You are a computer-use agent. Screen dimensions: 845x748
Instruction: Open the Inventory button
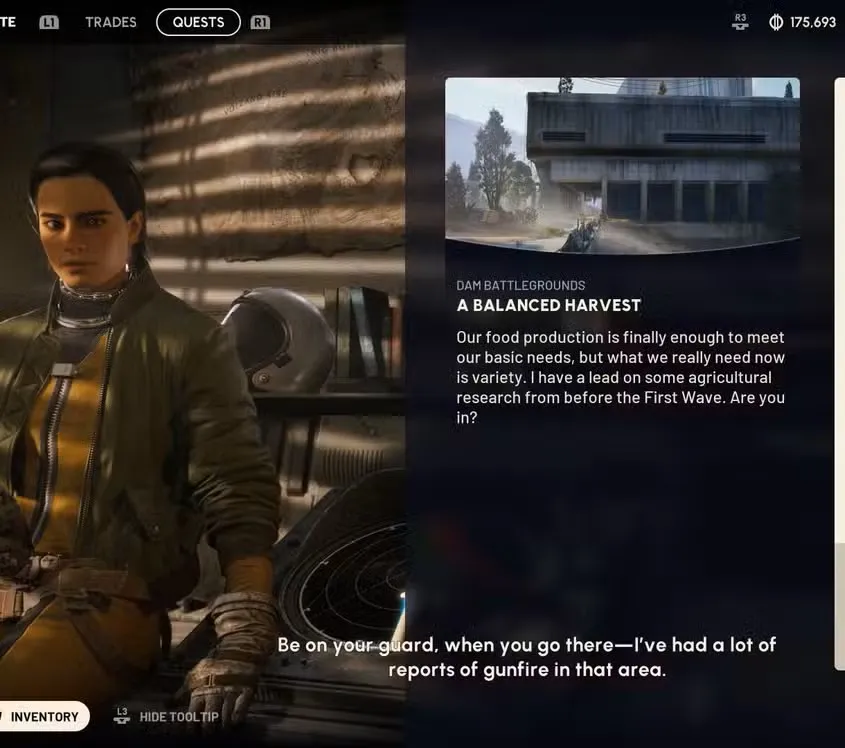click(x=44, y=716)
